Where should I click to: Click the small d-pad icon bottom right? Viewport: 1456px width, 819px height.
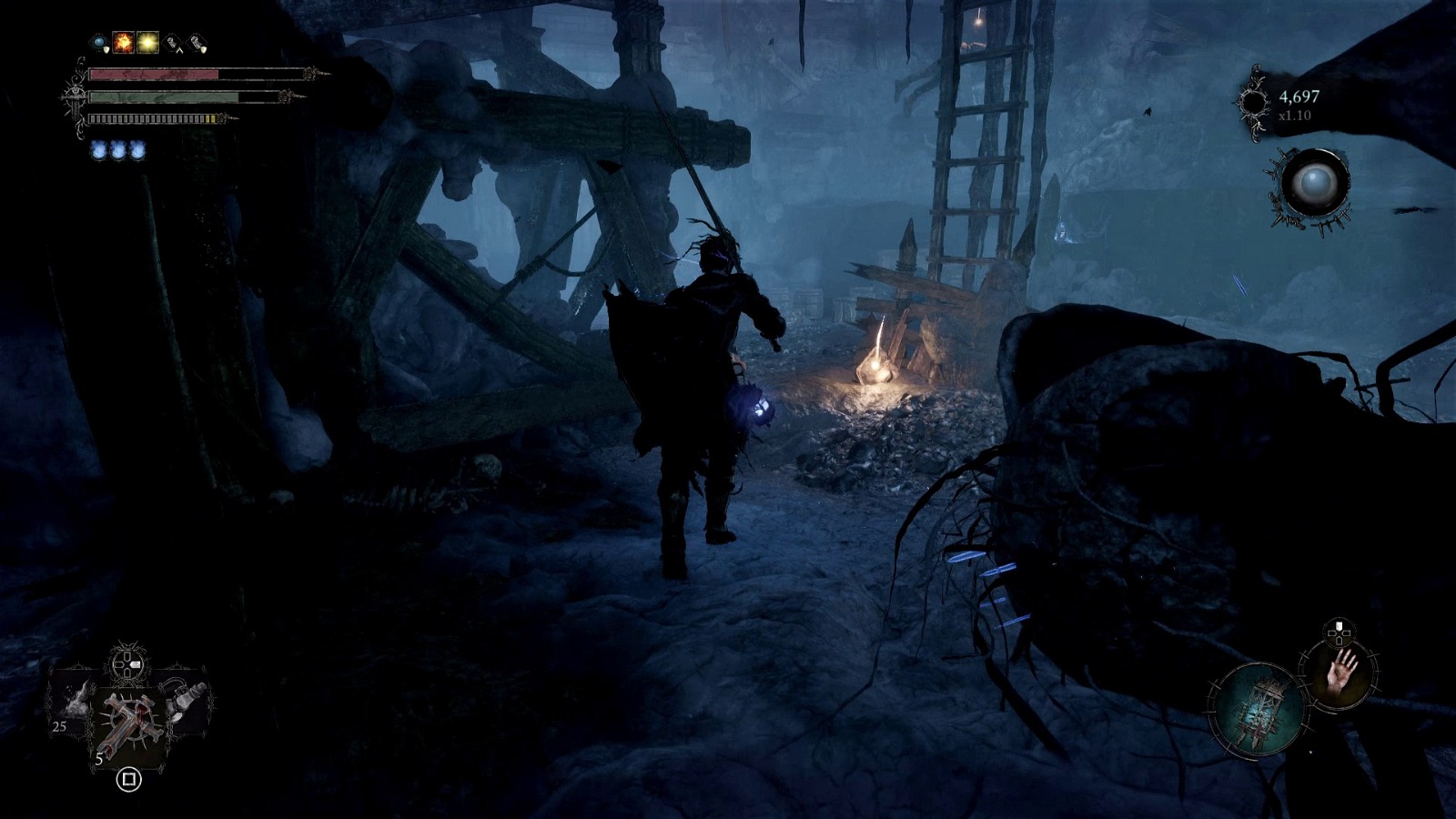point(1338,632)
